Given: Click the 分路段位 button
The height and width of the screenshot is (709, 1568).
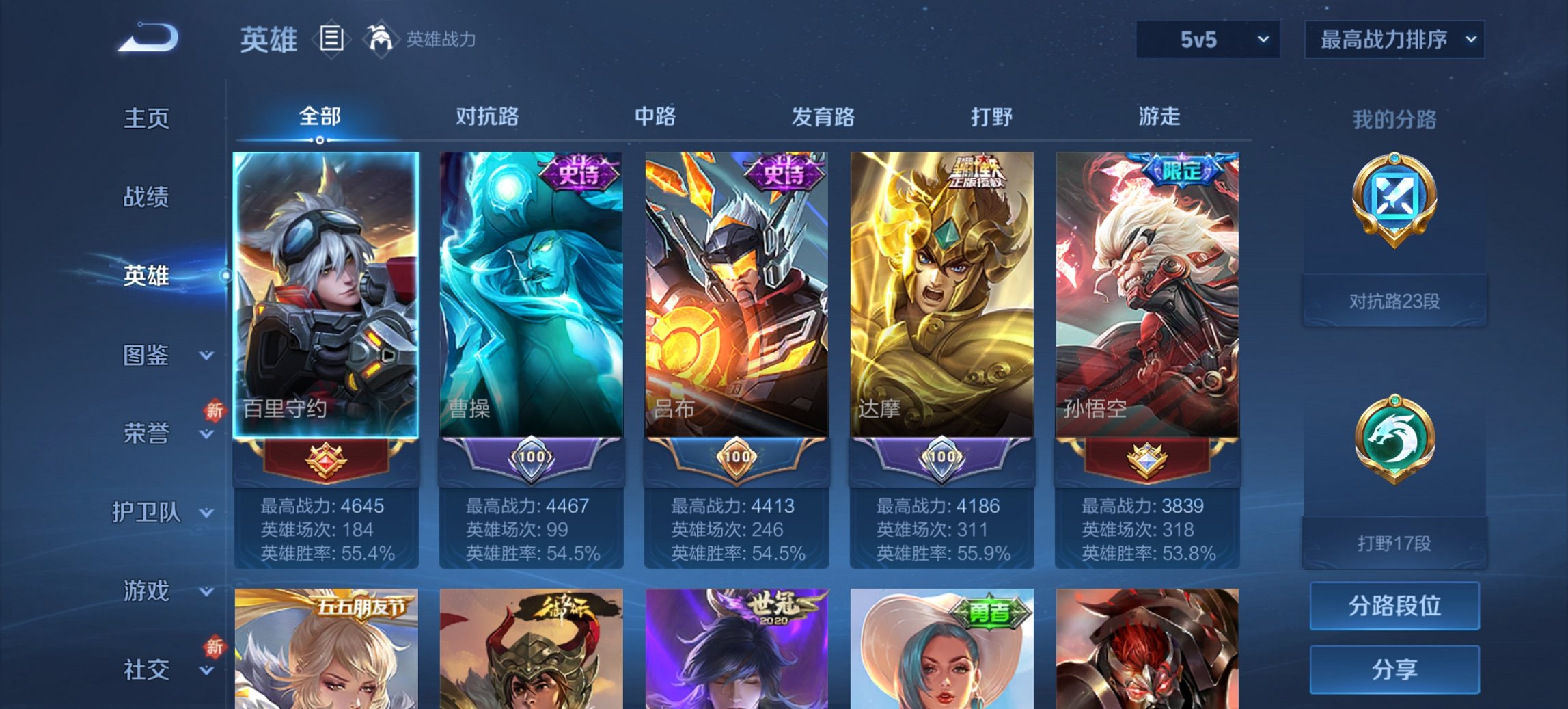Looking at the screenshot, I should (1394, 606).
